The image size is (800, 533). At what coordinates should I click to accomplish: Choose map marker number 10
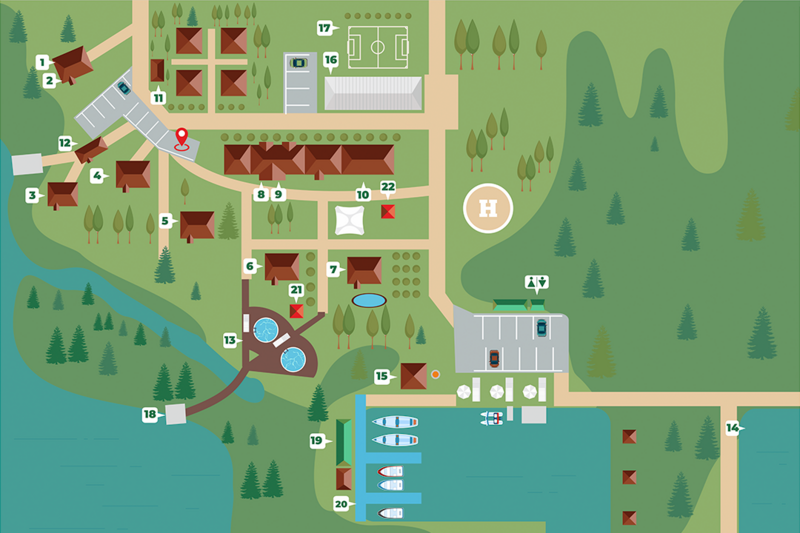[x=362, y=195]
